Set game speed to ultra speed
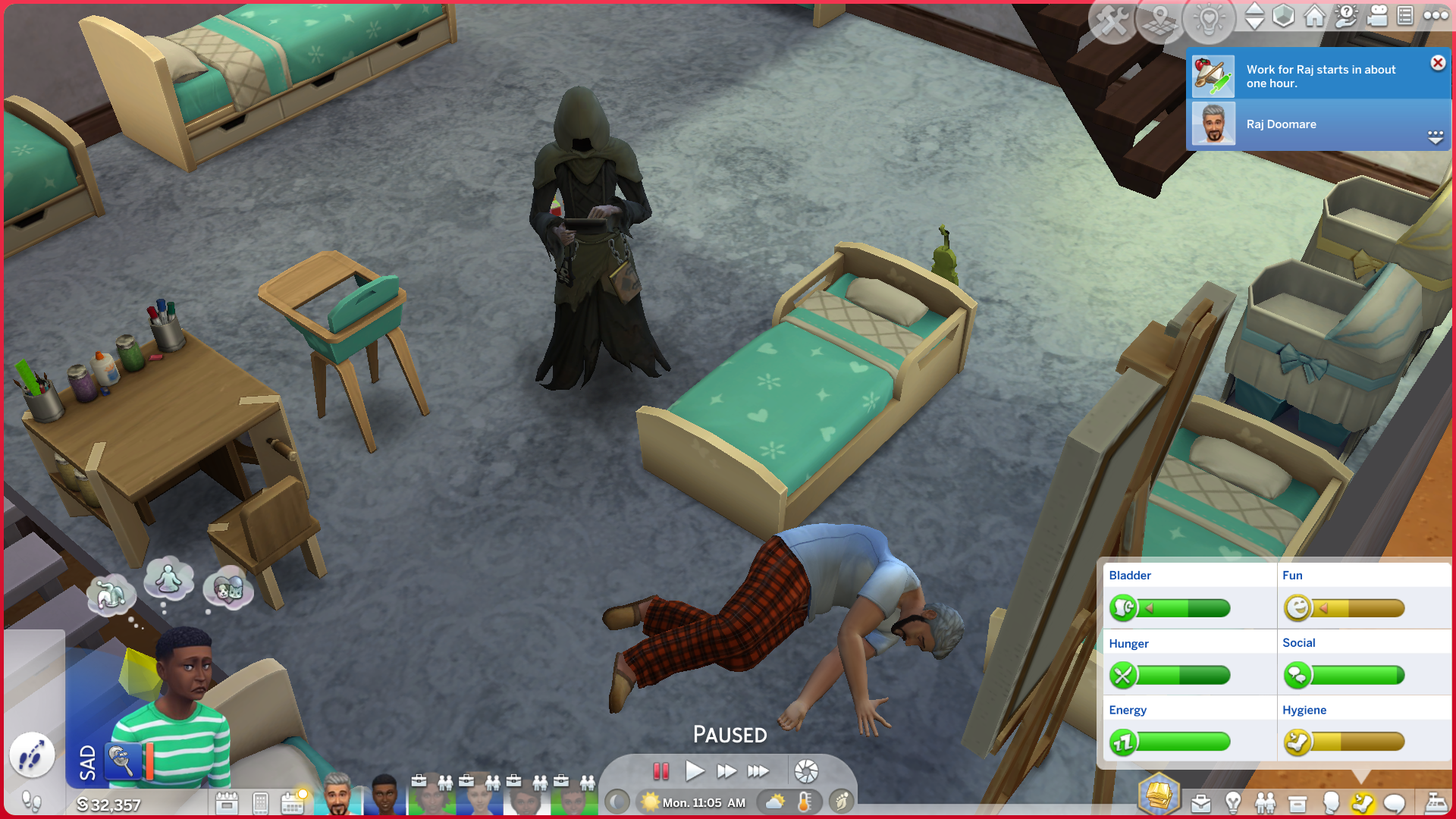Viewport: 1456px width, 819px height. click(x=758, y=771)
